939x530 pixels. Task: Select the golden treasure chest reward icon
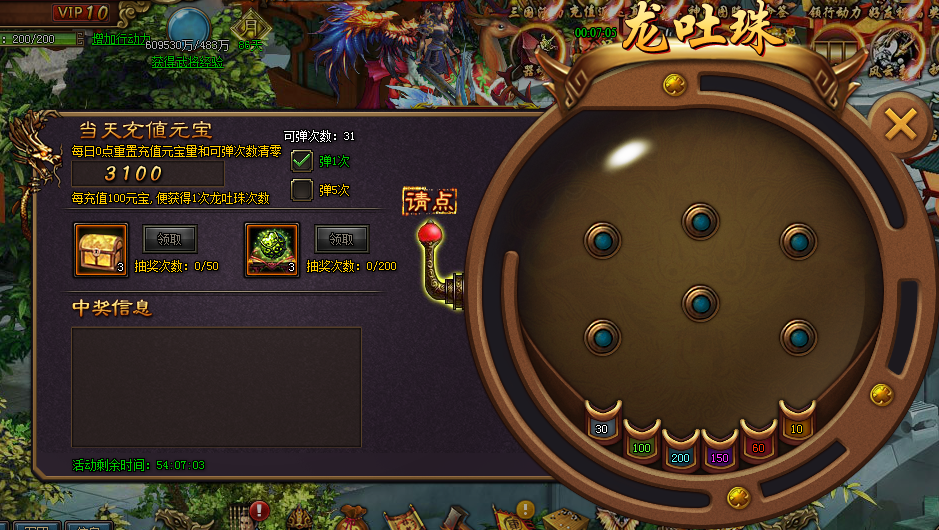click(x=101, y=249)
